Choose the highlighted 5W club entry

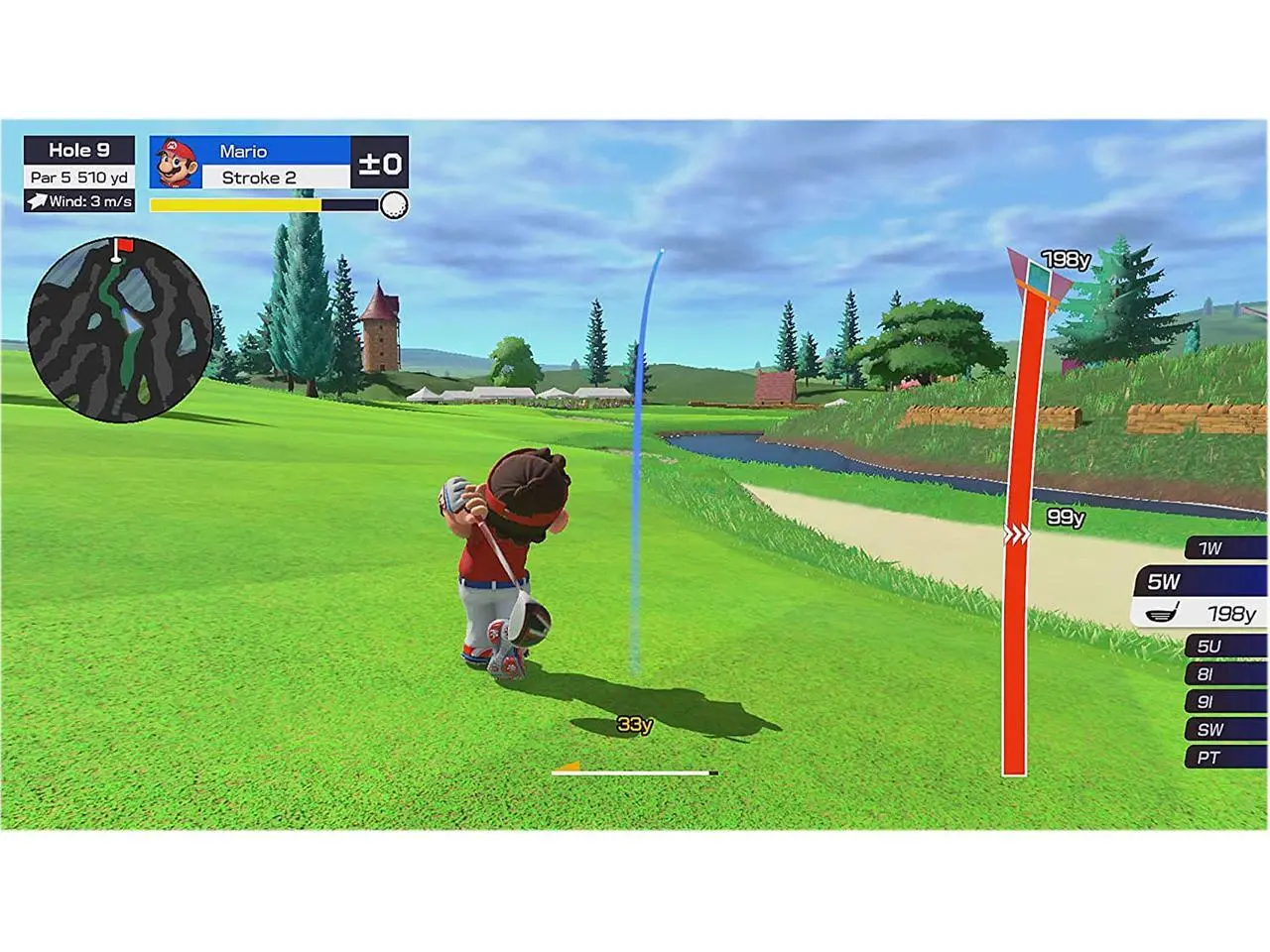click(x=1201, y=597)
